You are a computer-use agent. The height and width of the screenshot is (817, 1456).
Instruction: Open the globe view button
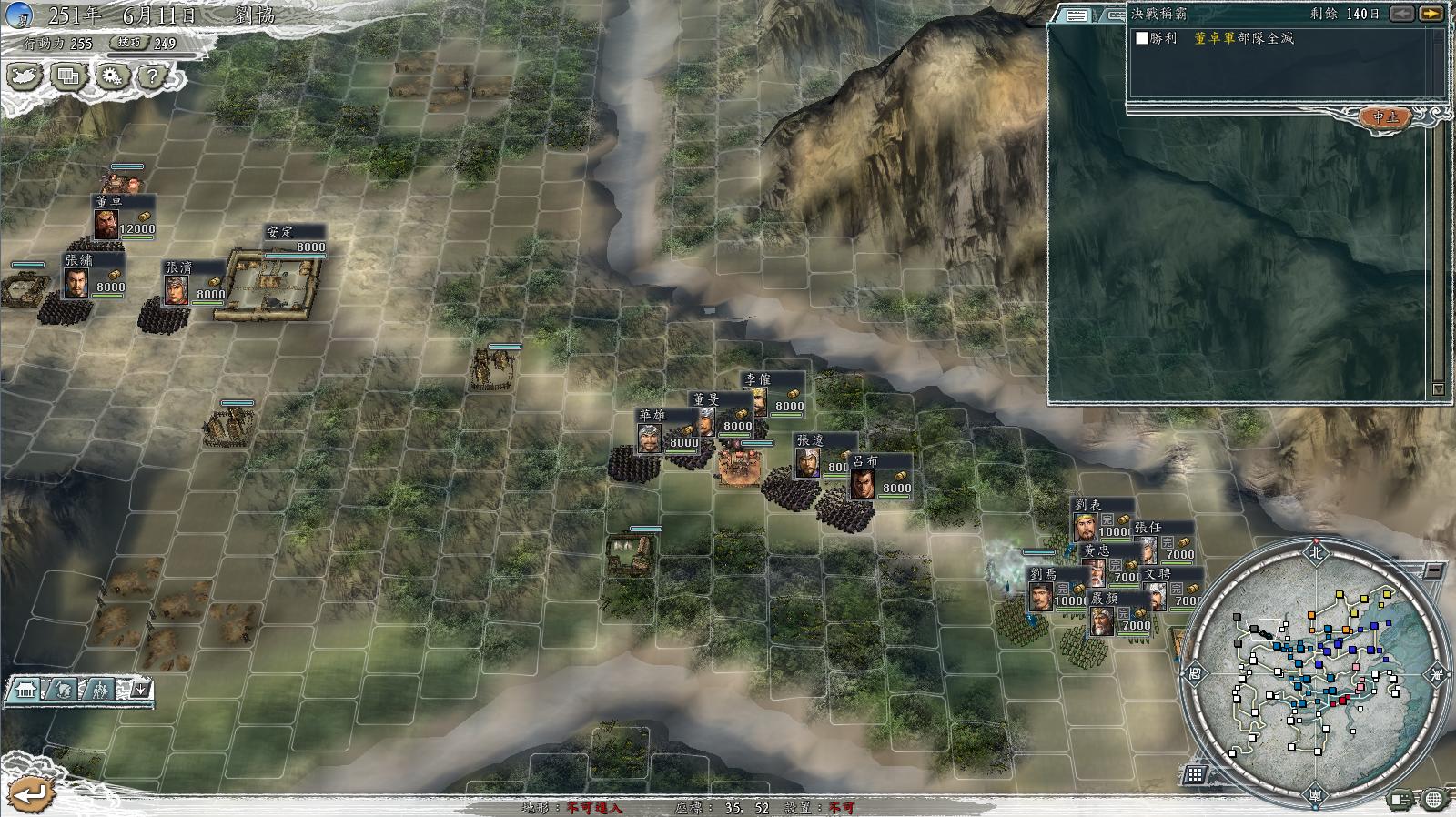pyautogui.click(x=1433, y=800)
